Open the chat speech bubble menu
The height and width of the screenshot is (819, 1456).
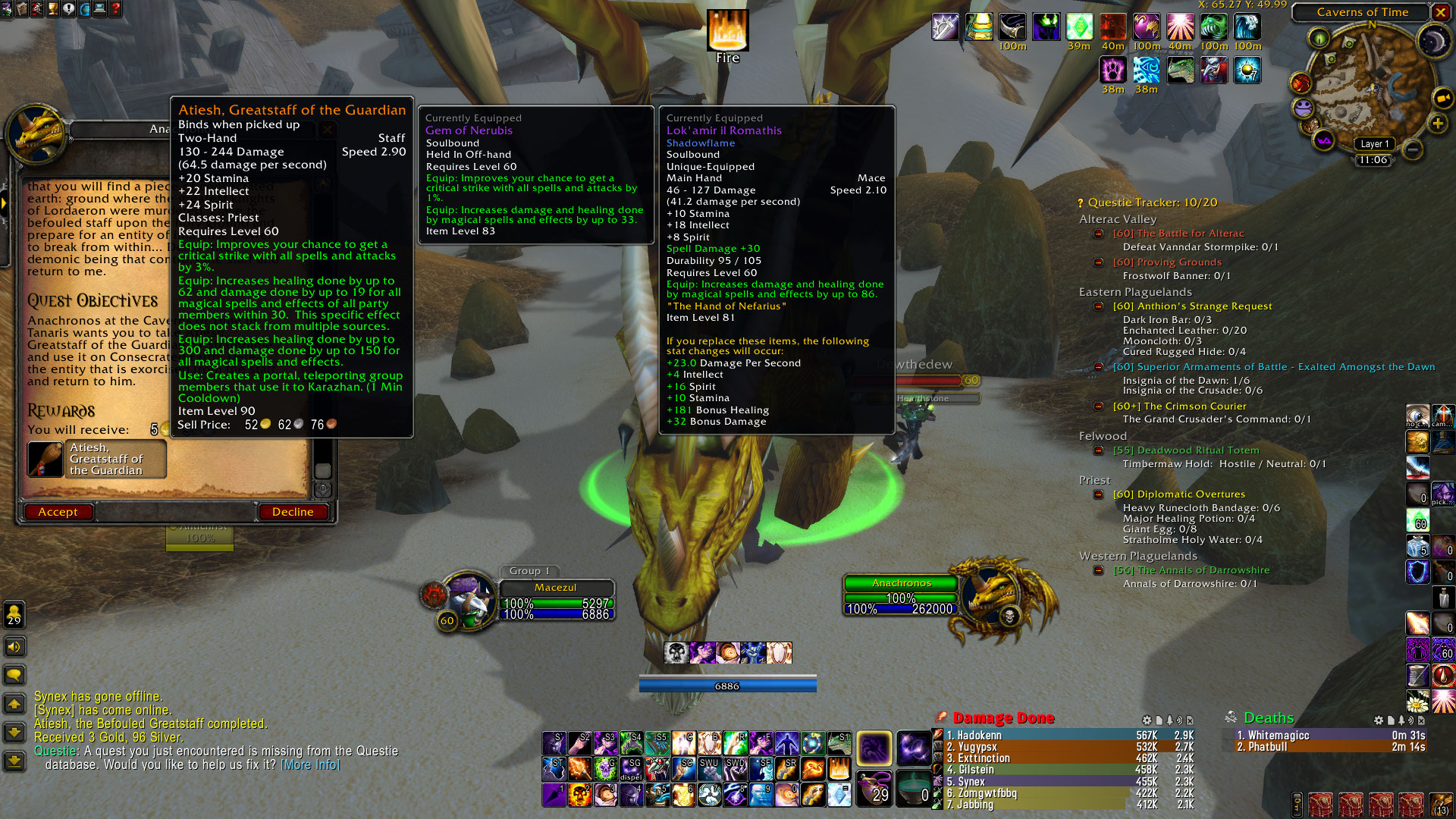[x=14, y=674]
